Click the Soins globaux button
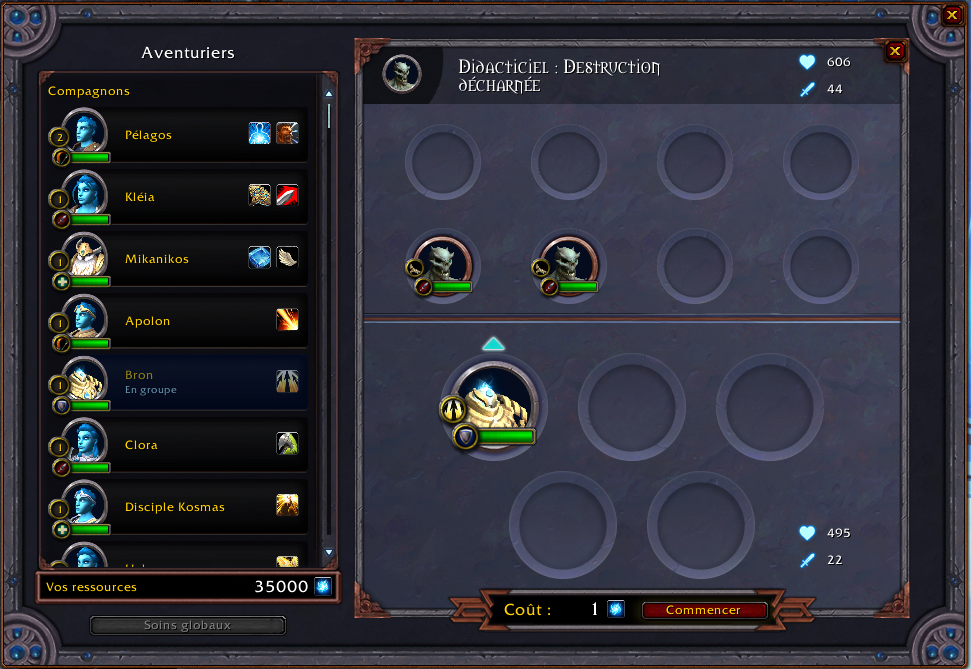The width and height of the screenshot is (971, 669). [187, 625]
